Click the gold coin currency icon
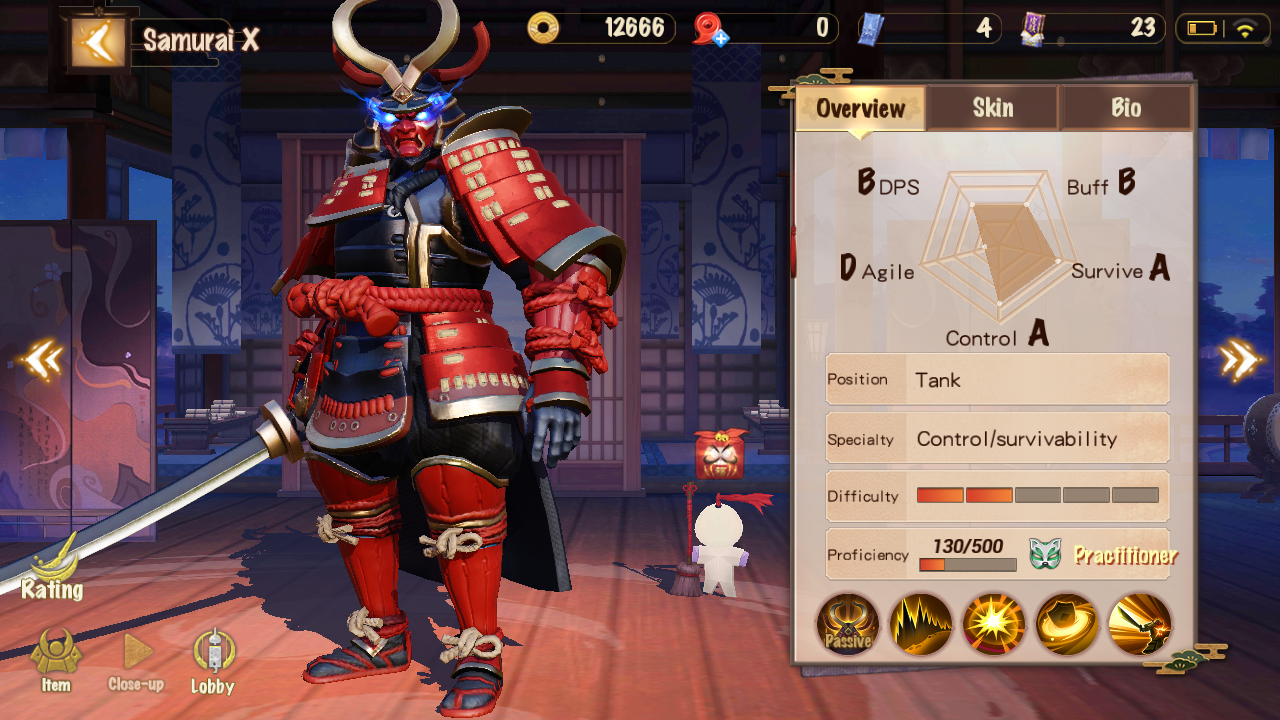 point(544,28)
